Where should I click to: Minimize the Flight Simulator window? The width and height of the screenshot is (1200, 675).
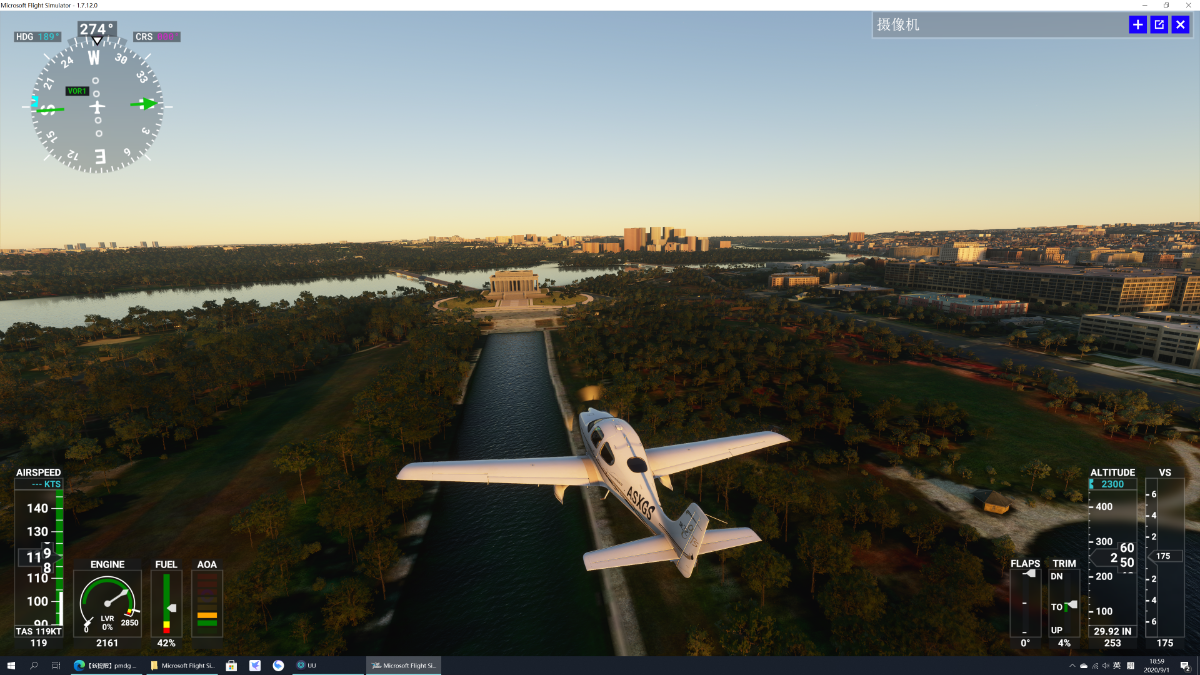tap(1145, 5)
